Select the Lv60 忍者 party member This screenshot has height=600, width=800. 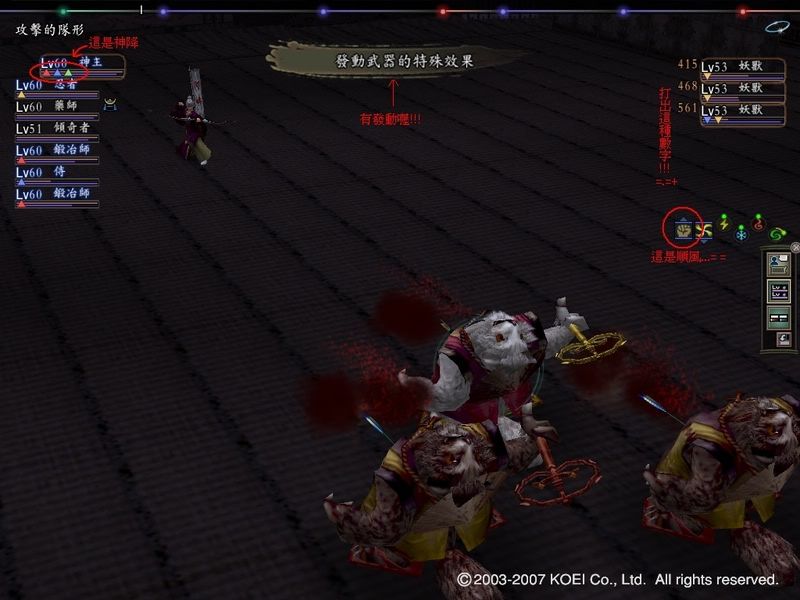coord(60,86)
